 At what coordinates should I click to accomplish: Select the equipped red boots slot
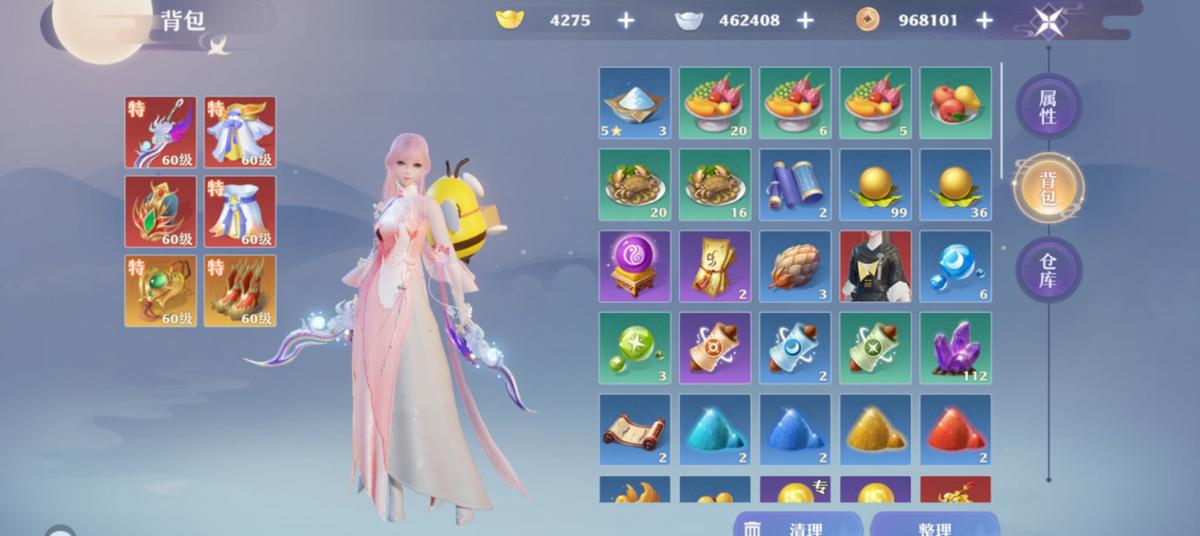(x=240, y=290)
